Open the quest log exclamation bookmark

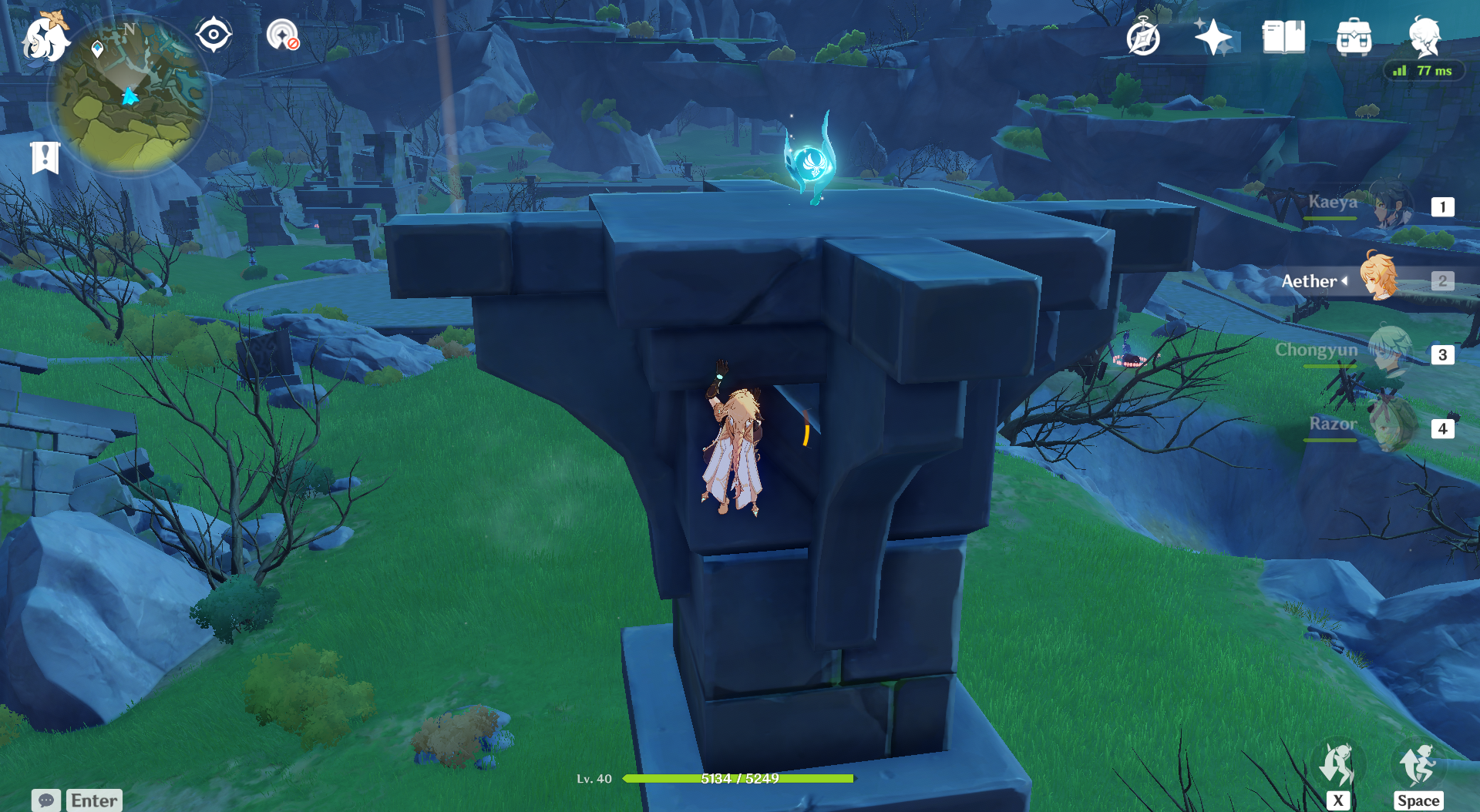click(45, 158)
